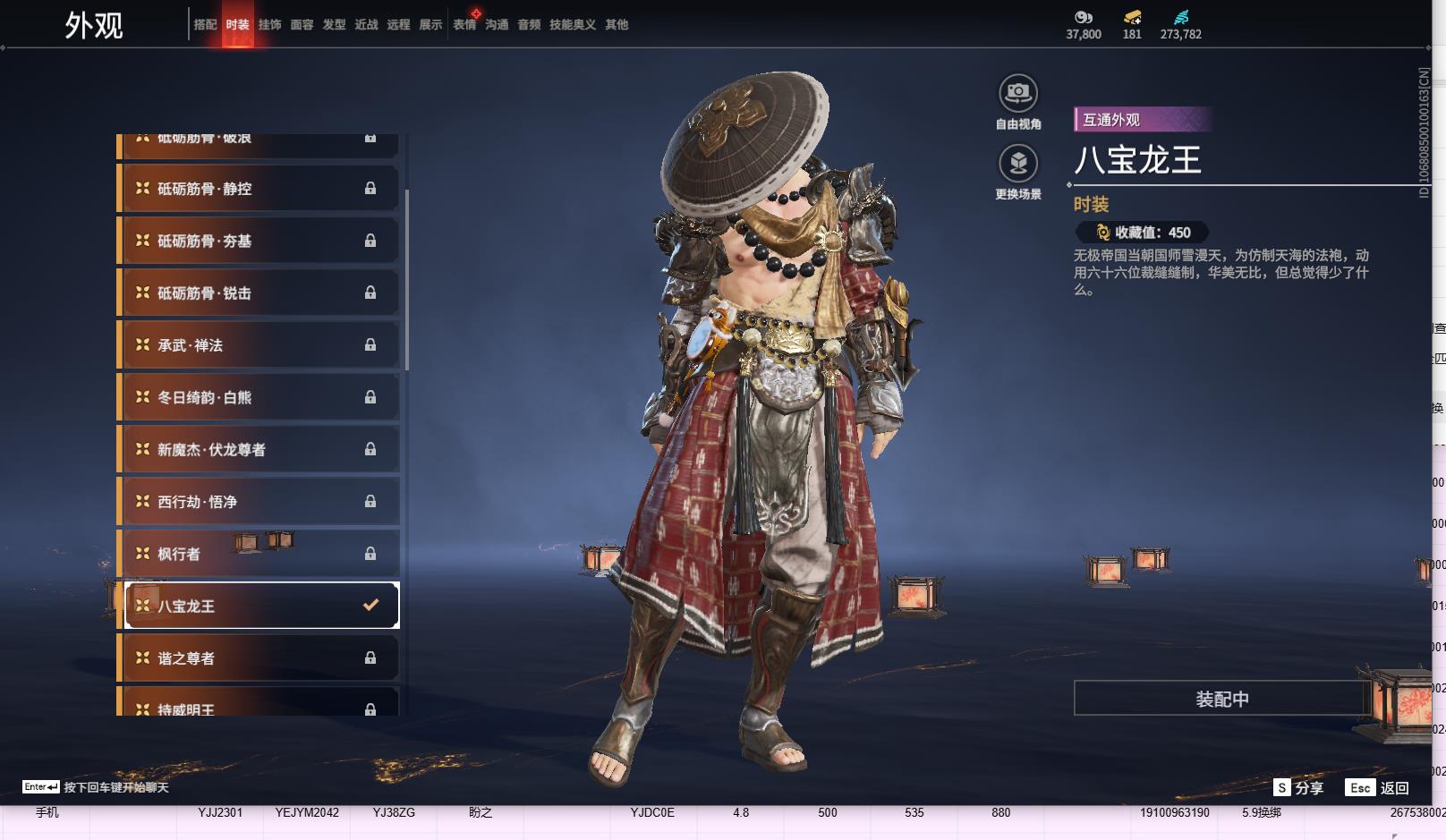Switch to the 技能奥义 tab
Viewport: 1446px width, 840px height.
572,25
